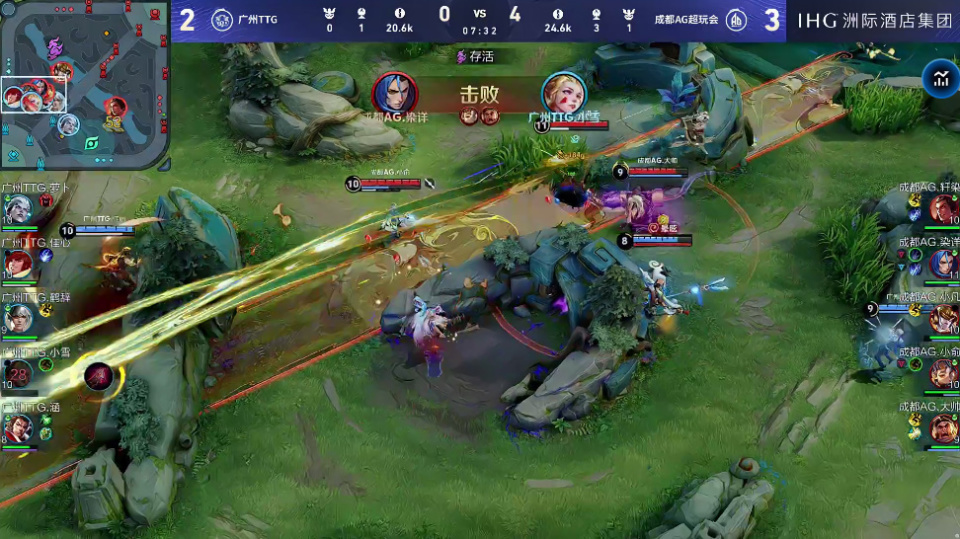Select 广州TTG.萝卜 player portrait
This screenshot has height=539, width=960.
click(19, 208)
